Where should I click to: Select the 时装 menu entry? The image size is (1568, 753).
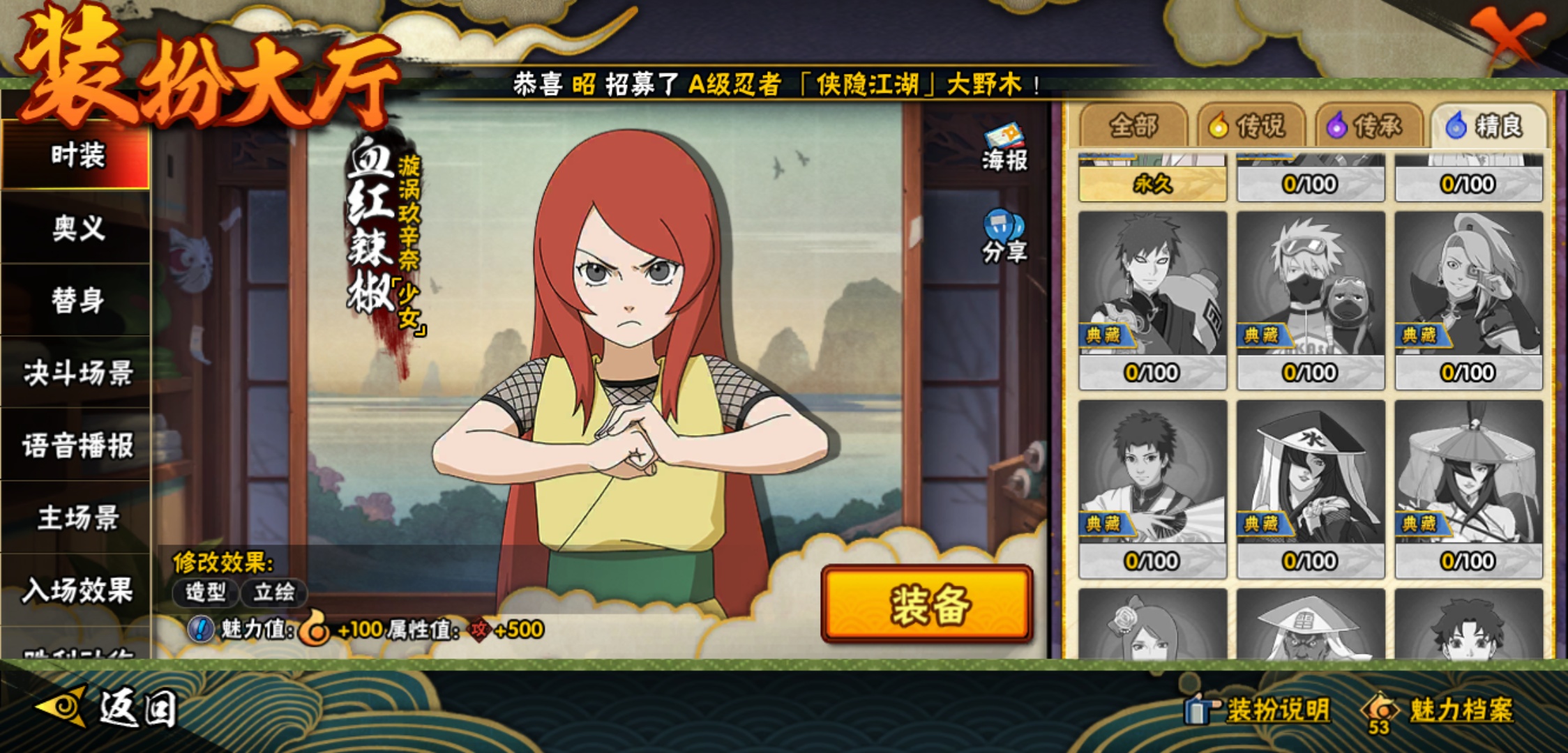pos(77,155)
